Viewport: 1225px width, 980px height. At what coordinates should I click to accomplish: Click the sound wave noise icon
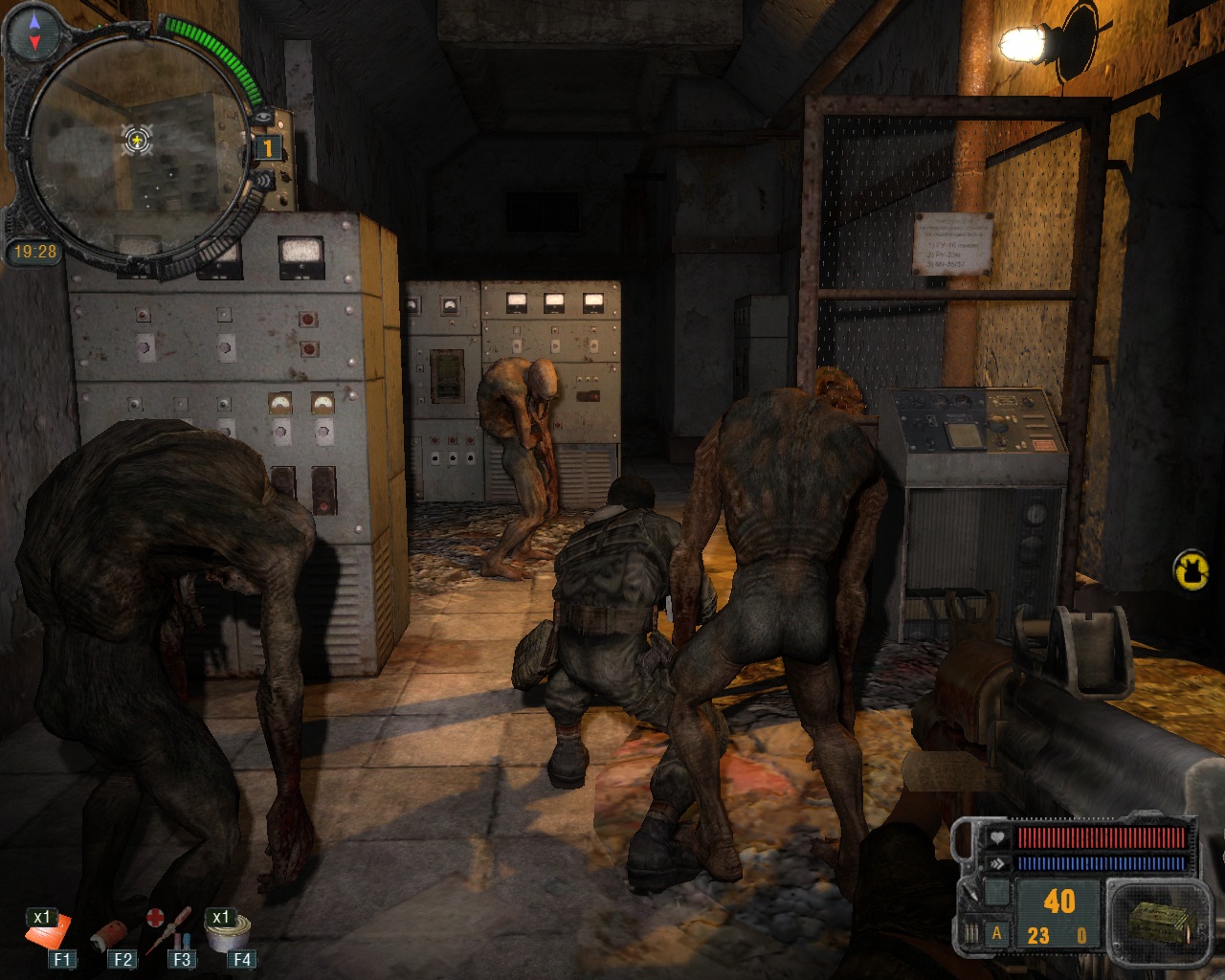coord(263,181)
